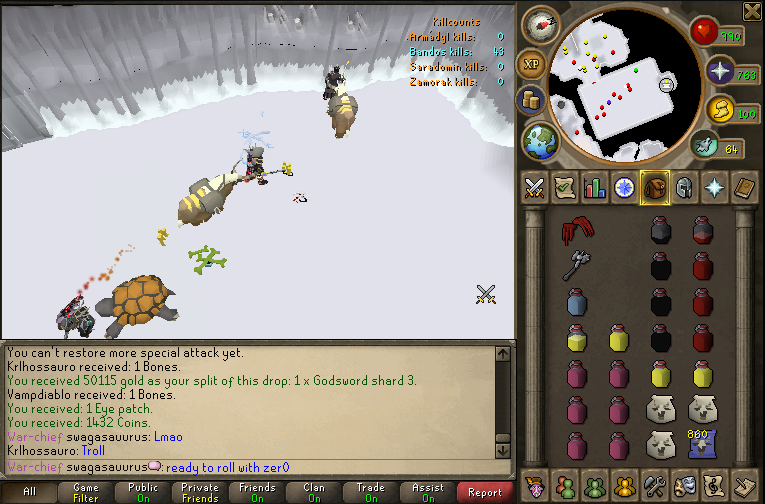Click the red Report button
Viewport: 765px width, 504px height.
[x=485, y=492]
